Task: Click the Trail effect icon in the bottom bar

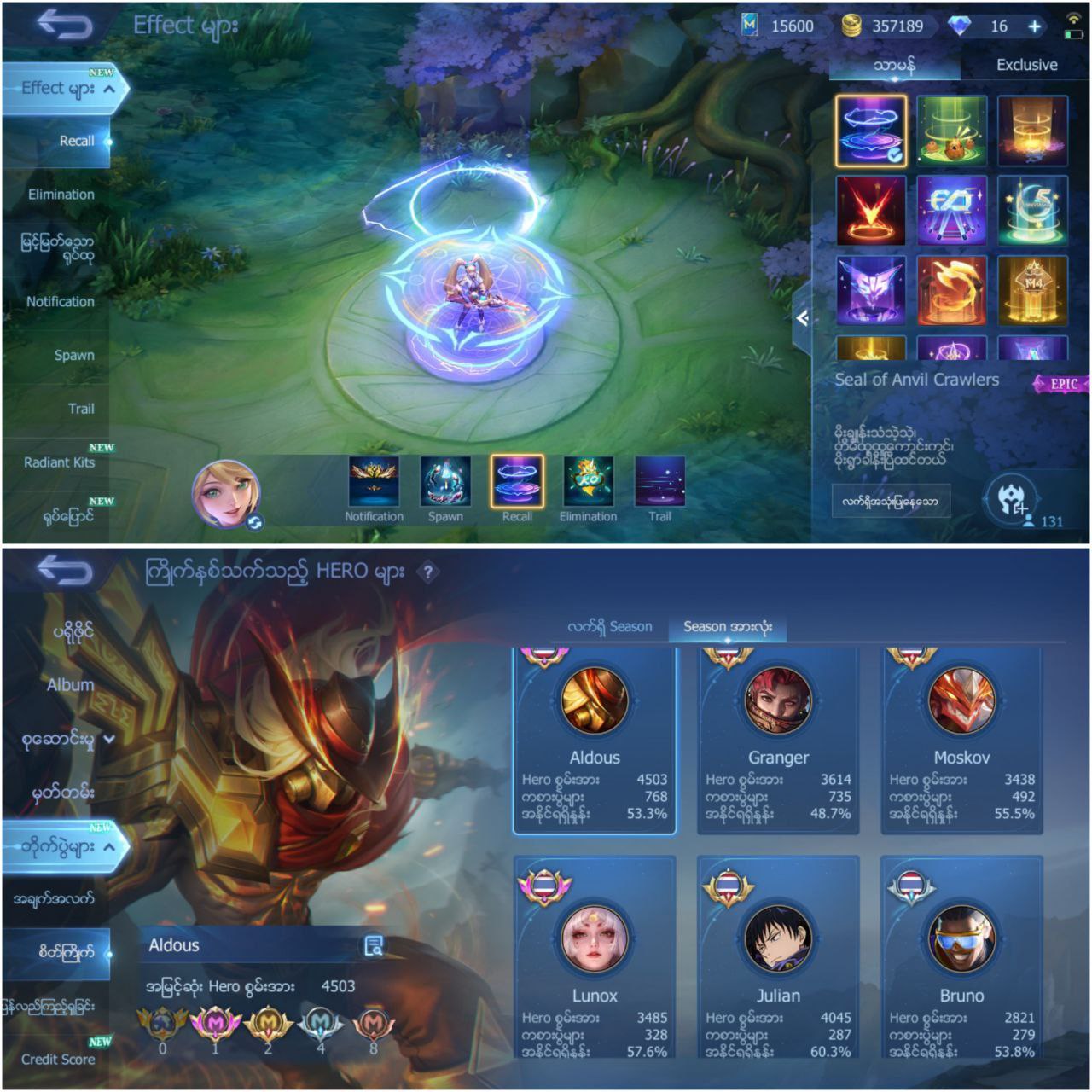Action: tap(657, 483)
